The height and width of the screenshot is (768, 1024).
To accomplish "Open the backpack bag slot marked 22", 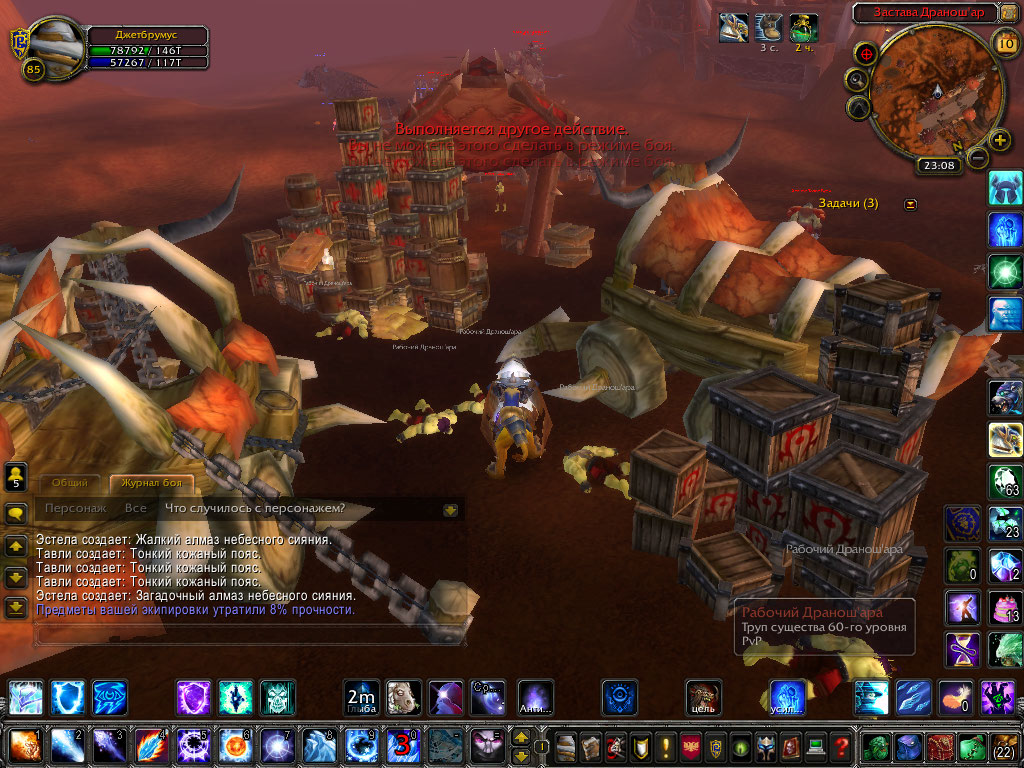I will tap(1003, 746).
